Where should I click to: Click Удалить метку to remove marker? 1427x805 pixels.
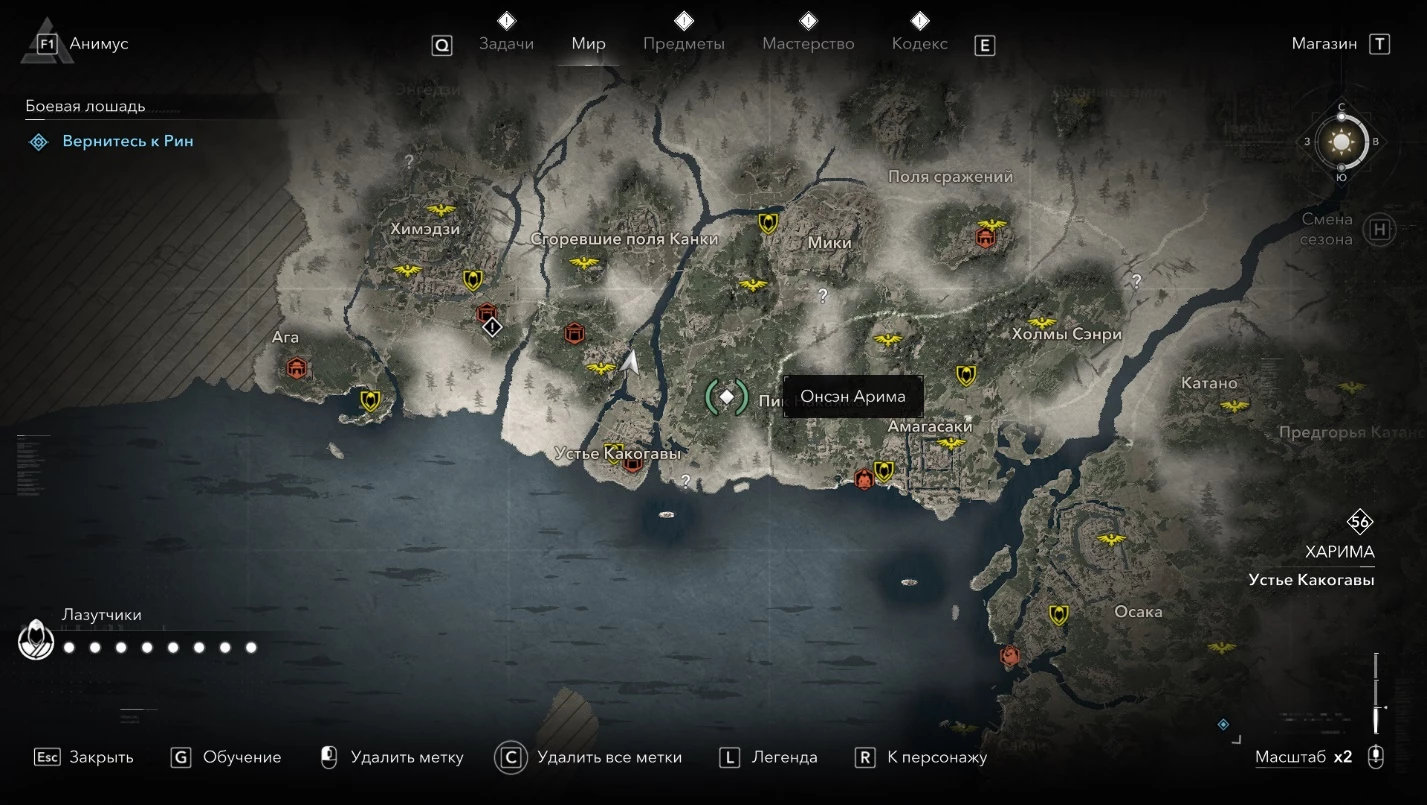(406, 757)
